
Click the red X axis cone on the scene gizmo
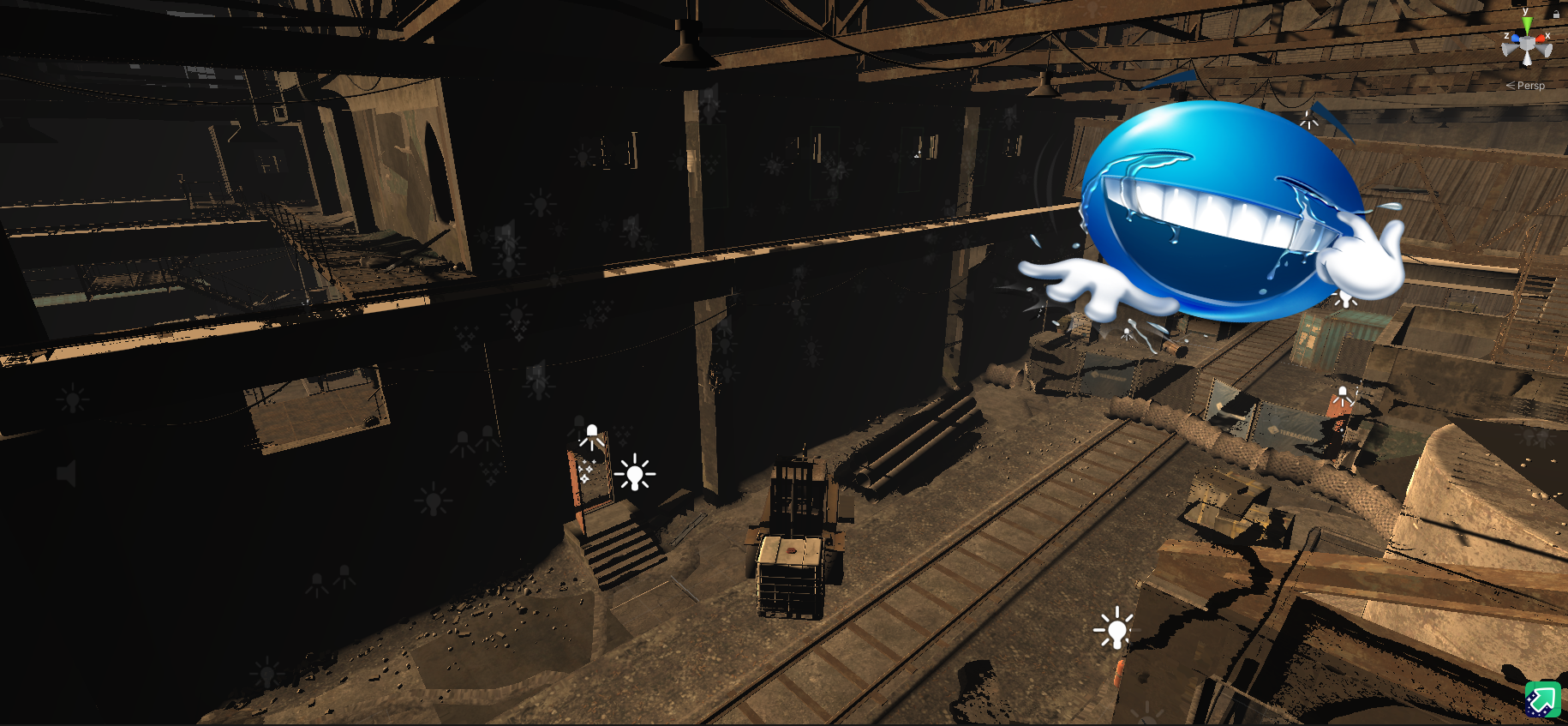[1541, 39]
